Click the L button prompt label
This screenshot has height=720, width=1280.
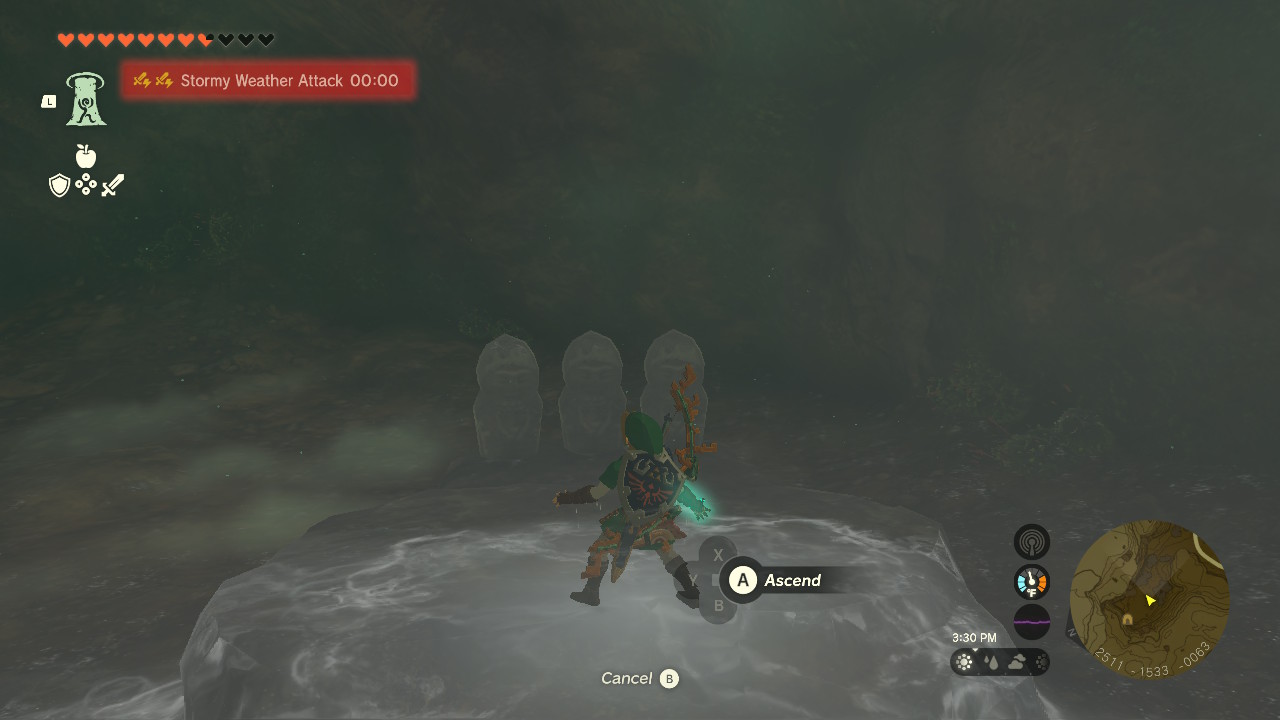(x=47, y=101)
